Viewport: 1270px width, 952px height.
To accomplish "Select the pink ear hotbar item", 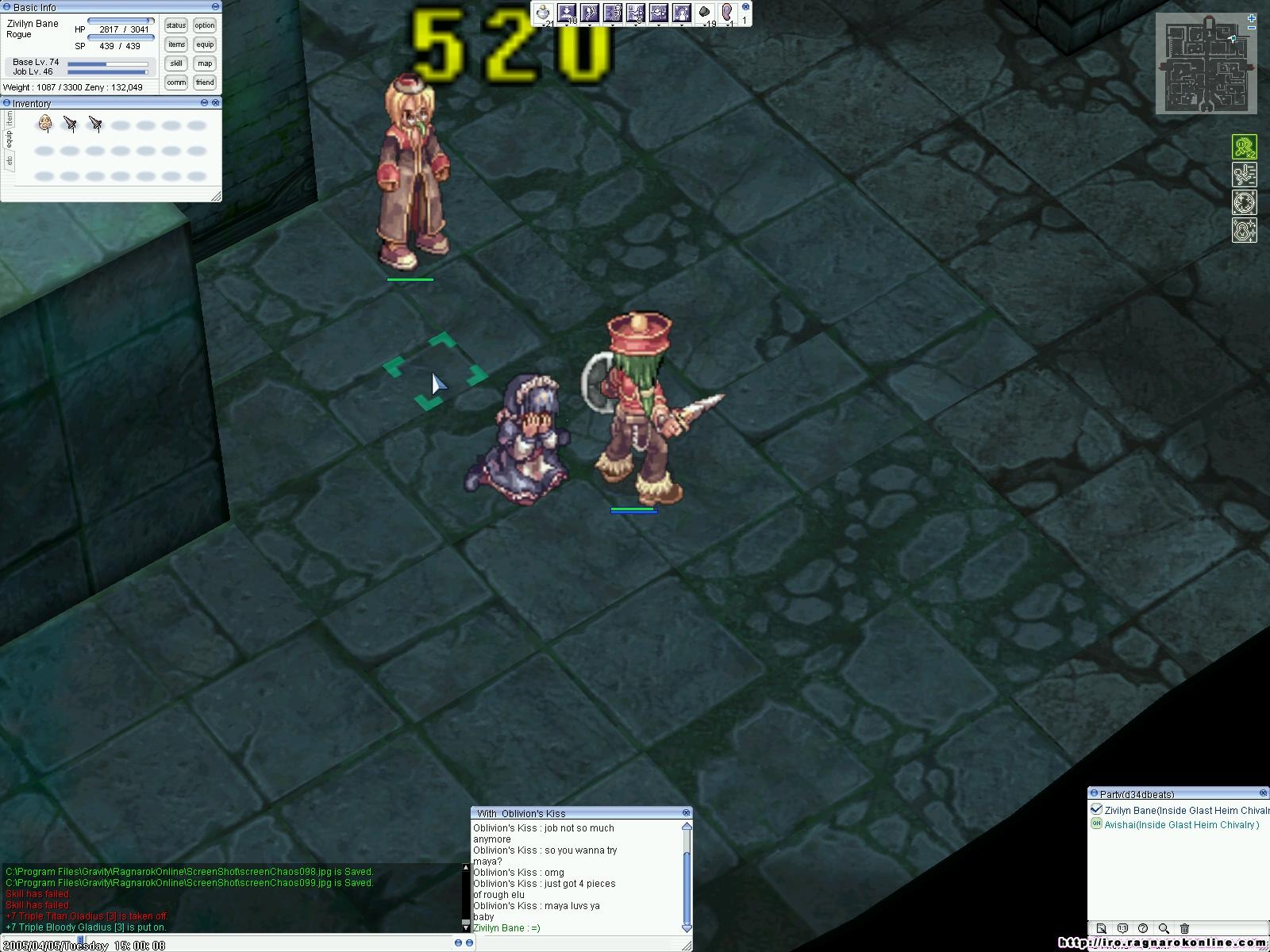I will pos(726,13).
